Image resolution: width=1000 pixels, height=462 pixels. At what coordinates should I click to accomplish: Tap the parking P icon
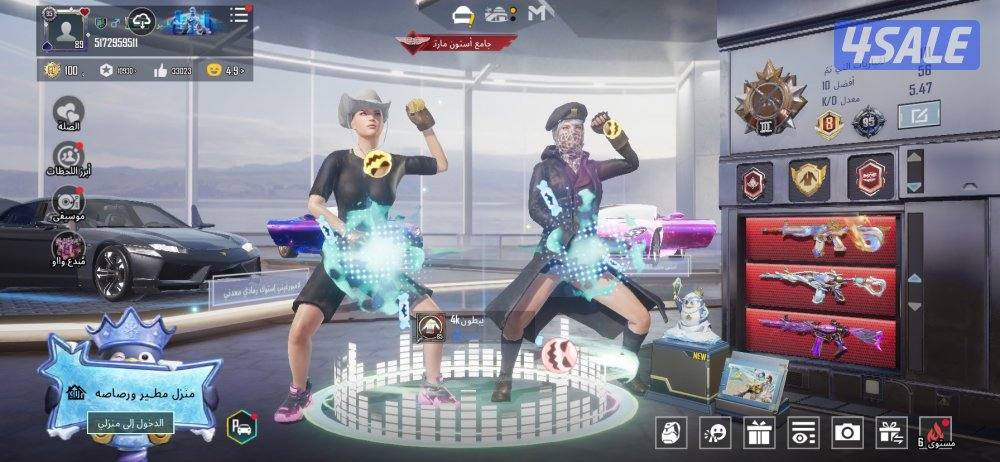241,425
